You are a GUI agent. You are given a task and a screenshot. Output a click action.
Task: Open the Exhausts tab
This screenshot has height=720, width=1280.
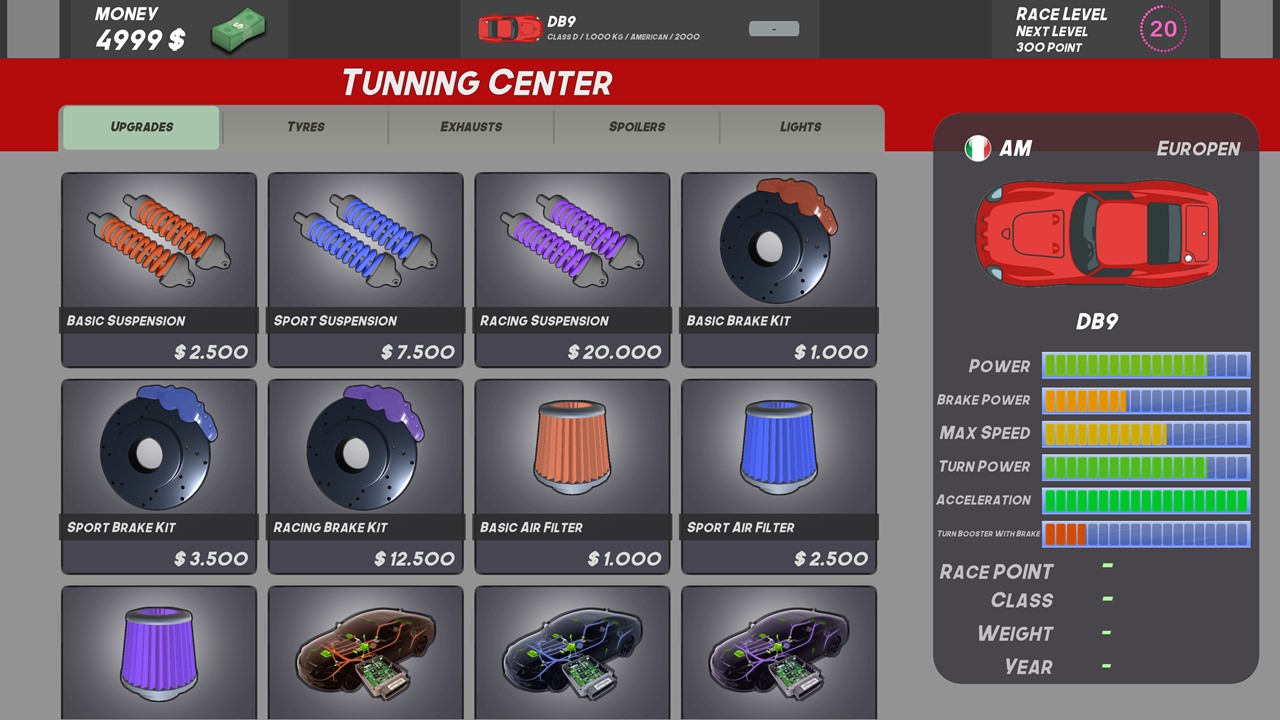(470, 127)
